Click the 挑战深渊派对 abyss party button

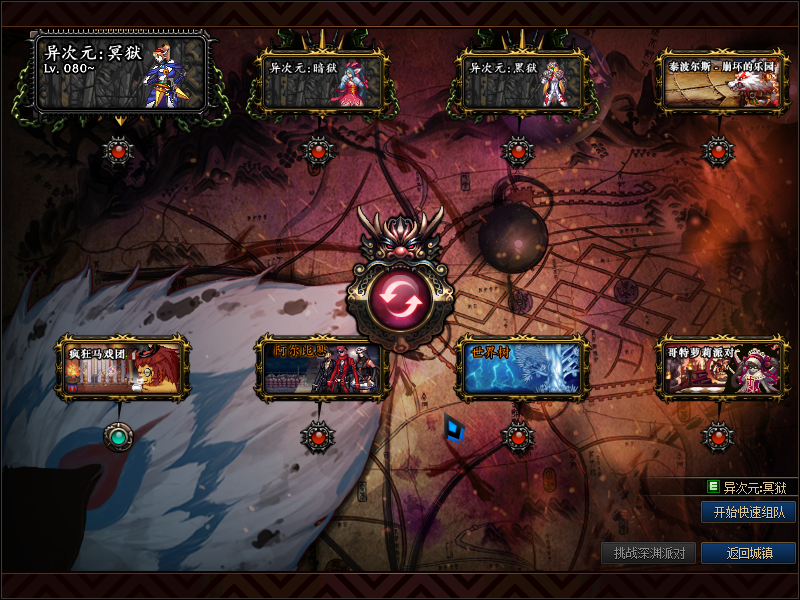(649, 553)
